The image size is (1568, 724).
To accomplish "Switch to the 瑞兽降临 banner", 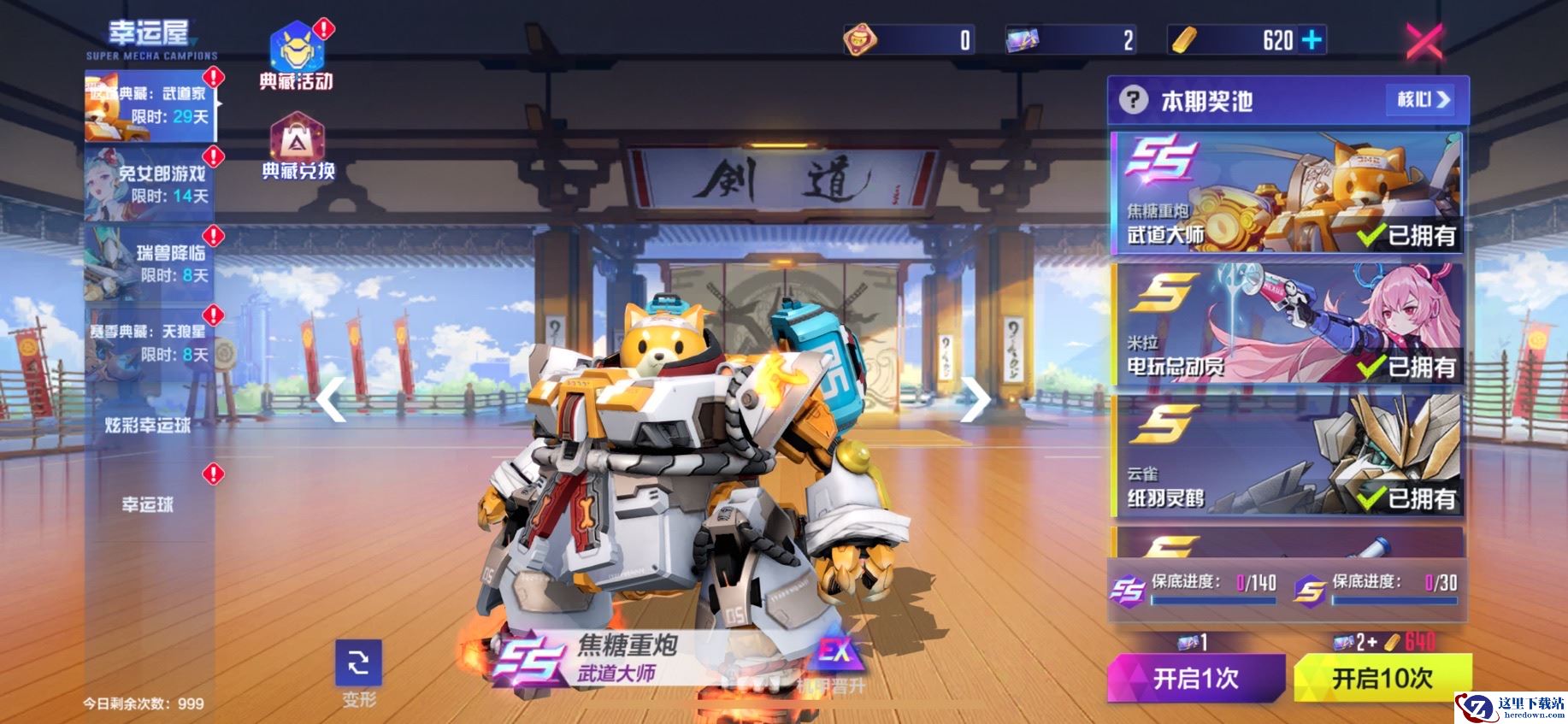I will coord(150,263).
